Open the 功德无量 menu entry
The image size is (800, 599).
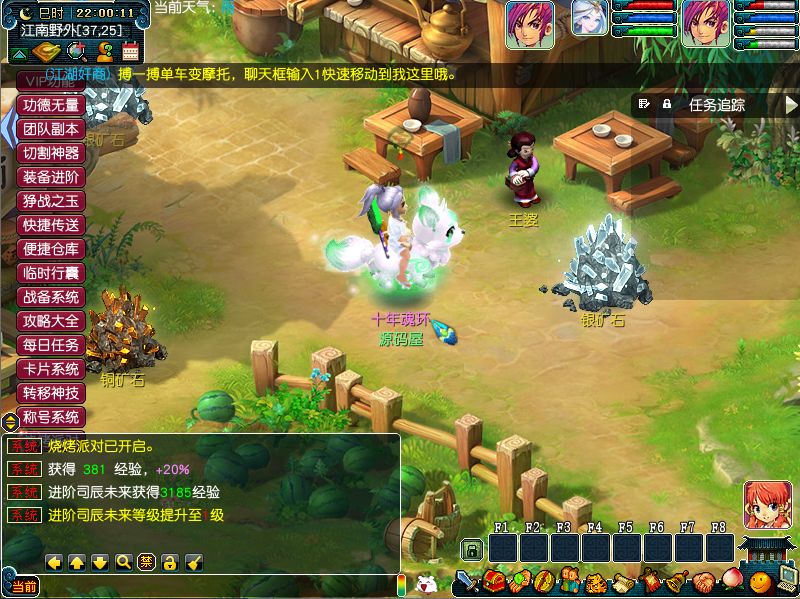tap(52, 105)
